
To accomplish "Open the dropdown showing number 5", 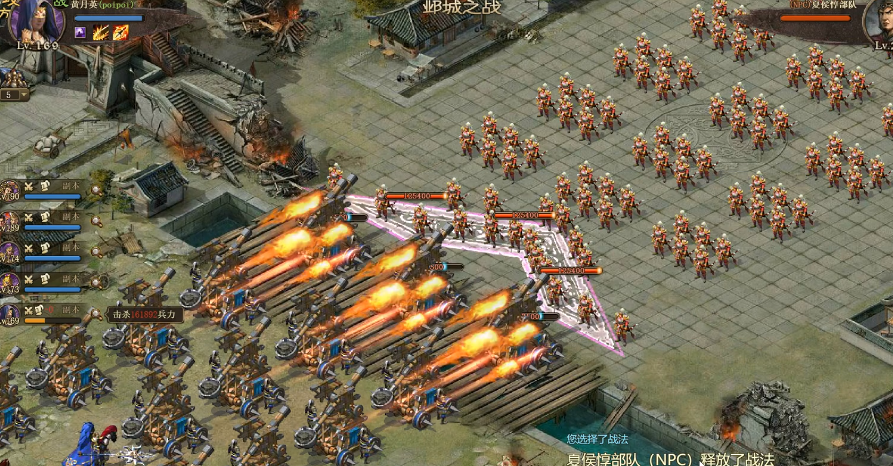I will [x=14, y=94].
